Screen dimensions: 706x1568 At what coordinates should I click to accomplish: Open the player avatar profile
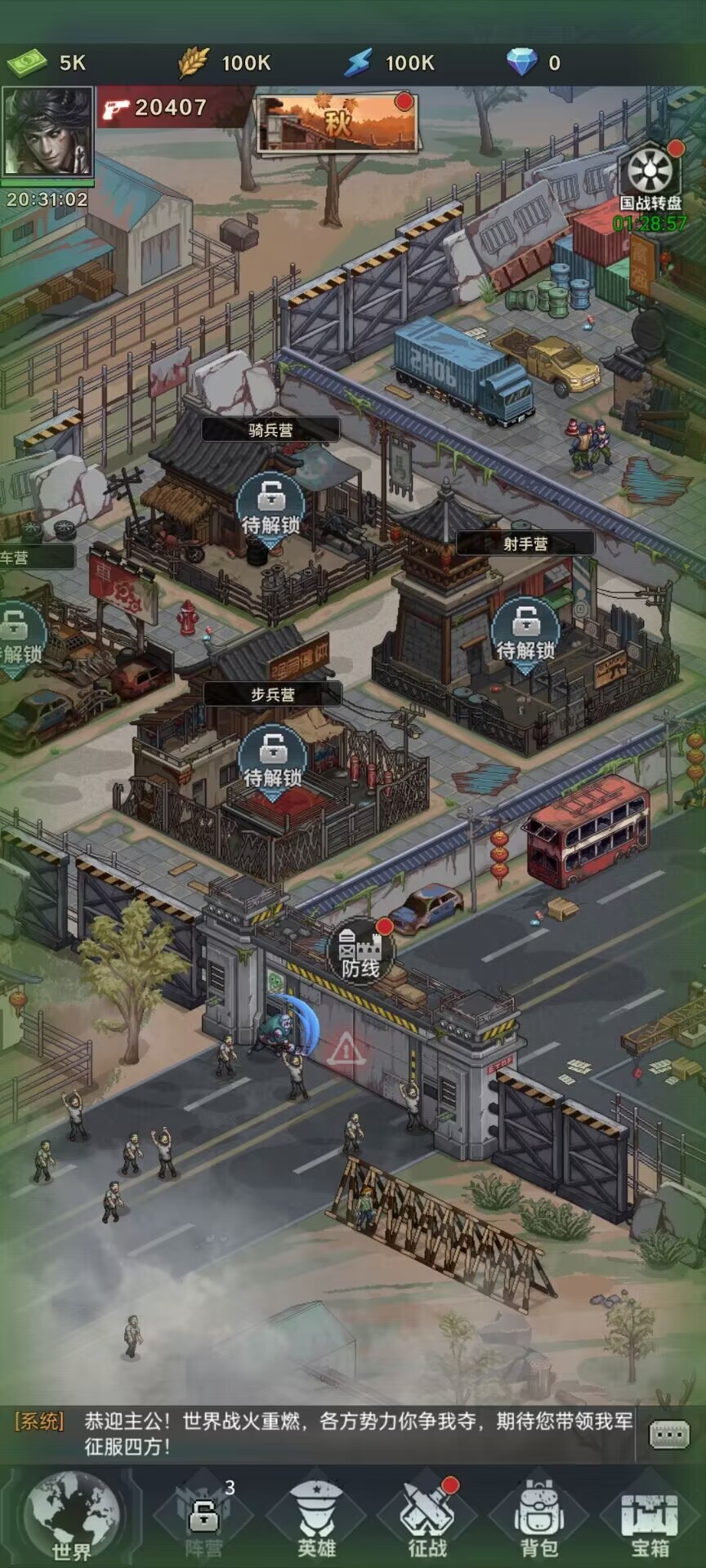point(47,132)
